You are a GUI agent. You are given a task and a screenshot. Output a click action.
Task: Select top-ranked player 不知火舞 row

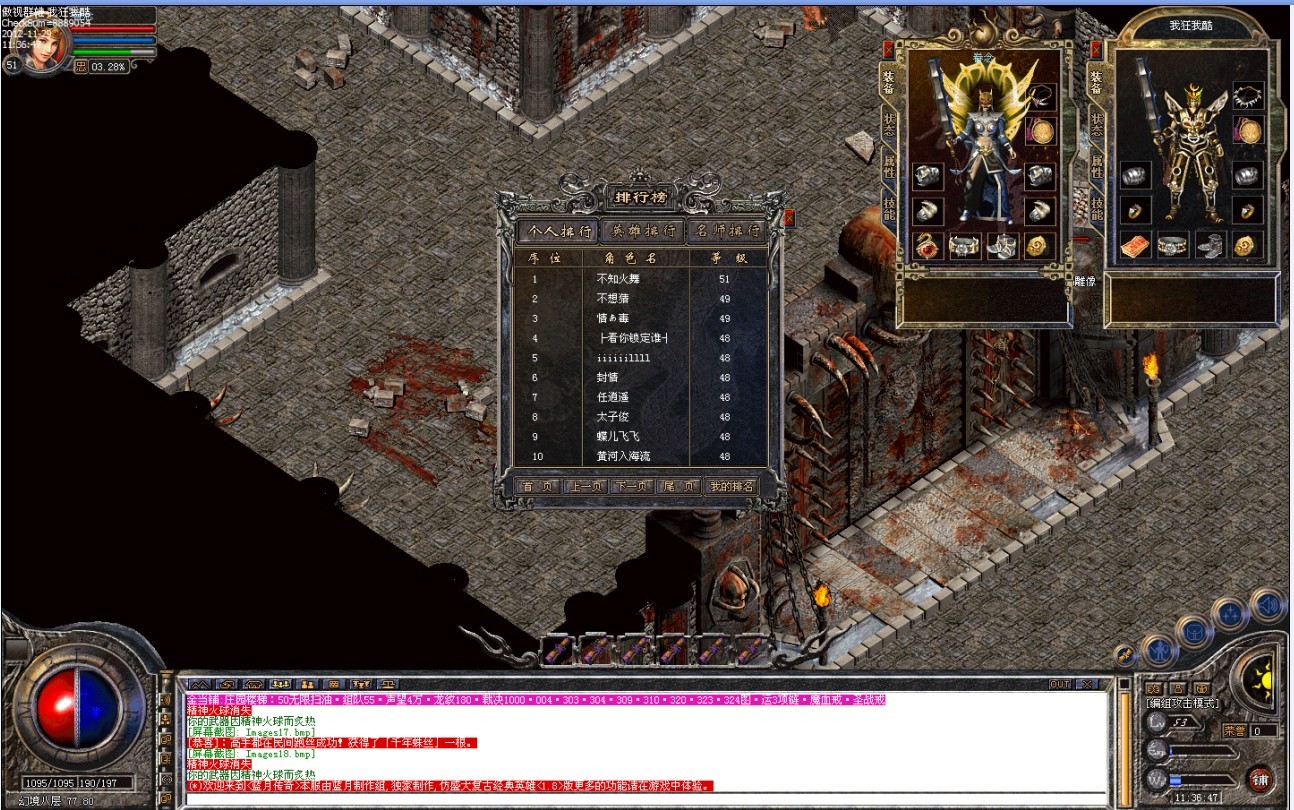640,279
